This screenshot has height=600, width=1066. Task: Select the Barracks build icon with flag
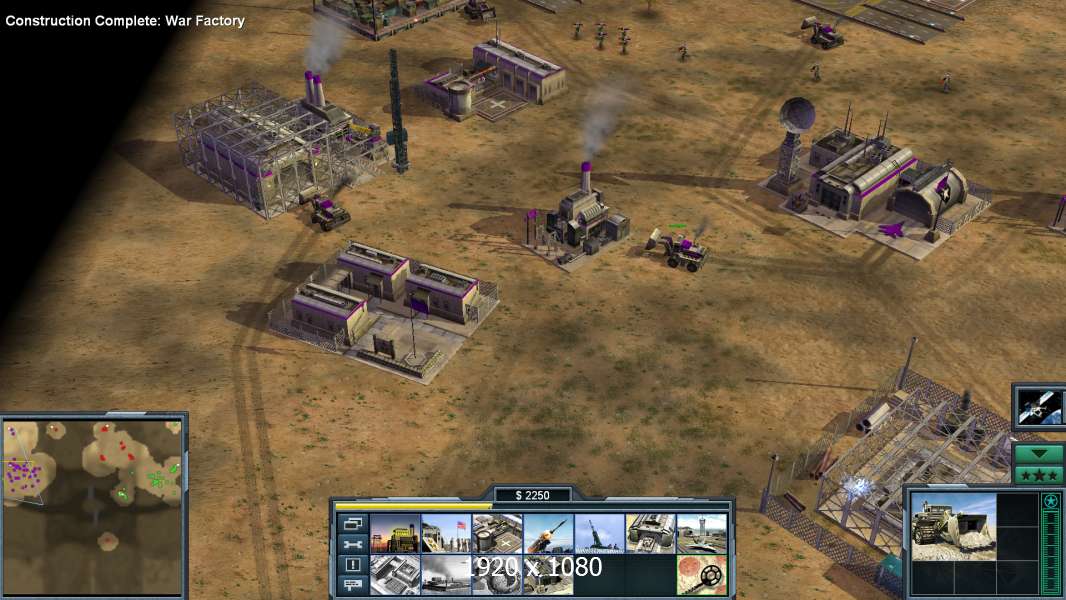[x=446, y=534]
